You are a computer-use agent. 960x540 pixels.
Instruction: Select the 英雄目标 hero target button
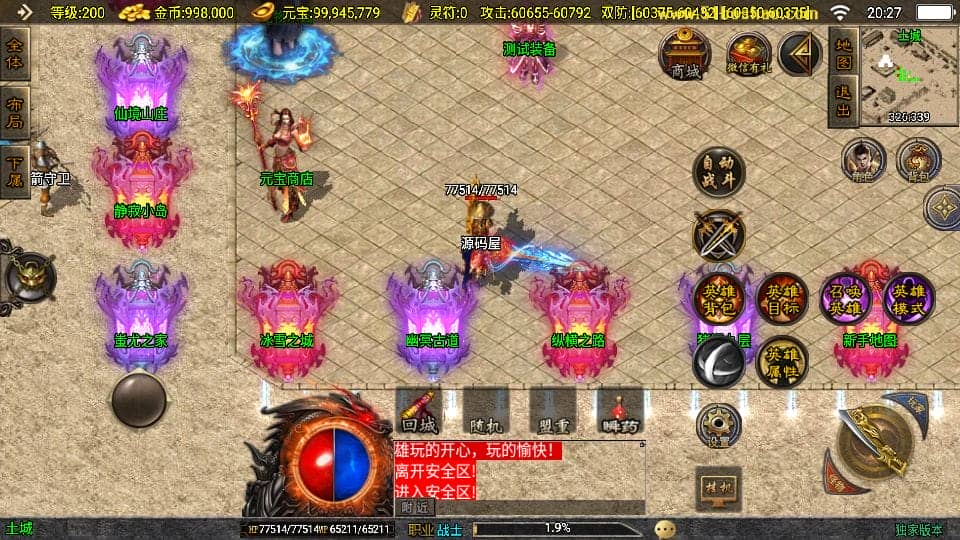tap(782, 298)
